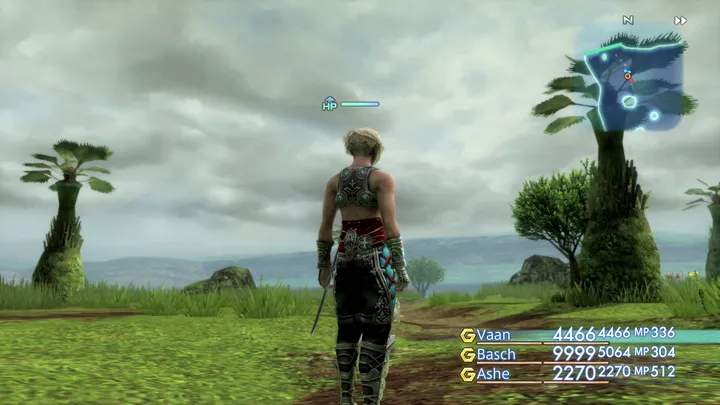Select Basch in the party list
This screenshot has height=405, width=720.
point(497,354)
